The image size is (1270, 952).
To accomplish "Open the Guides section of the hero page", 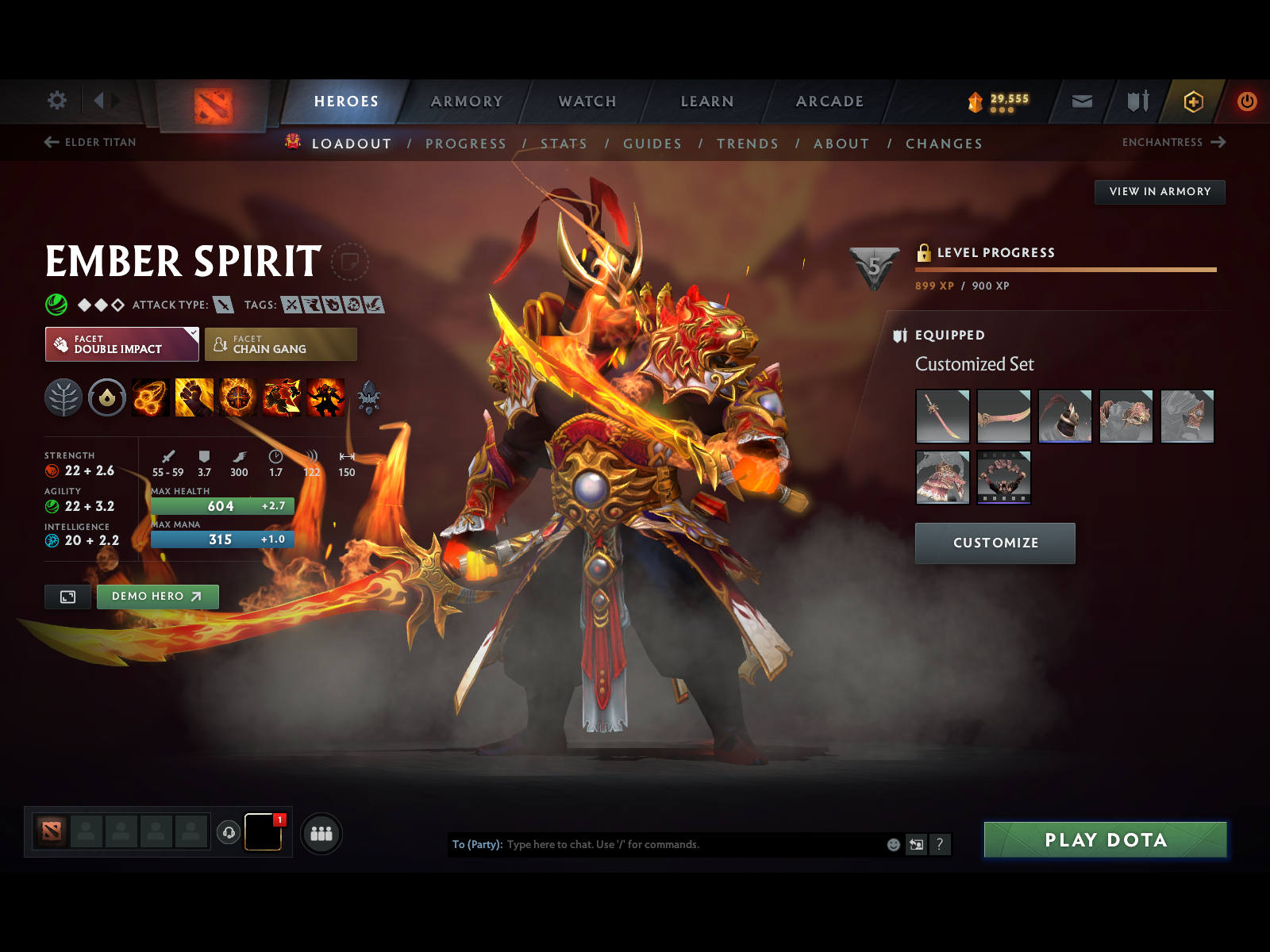I will point(652,144).
